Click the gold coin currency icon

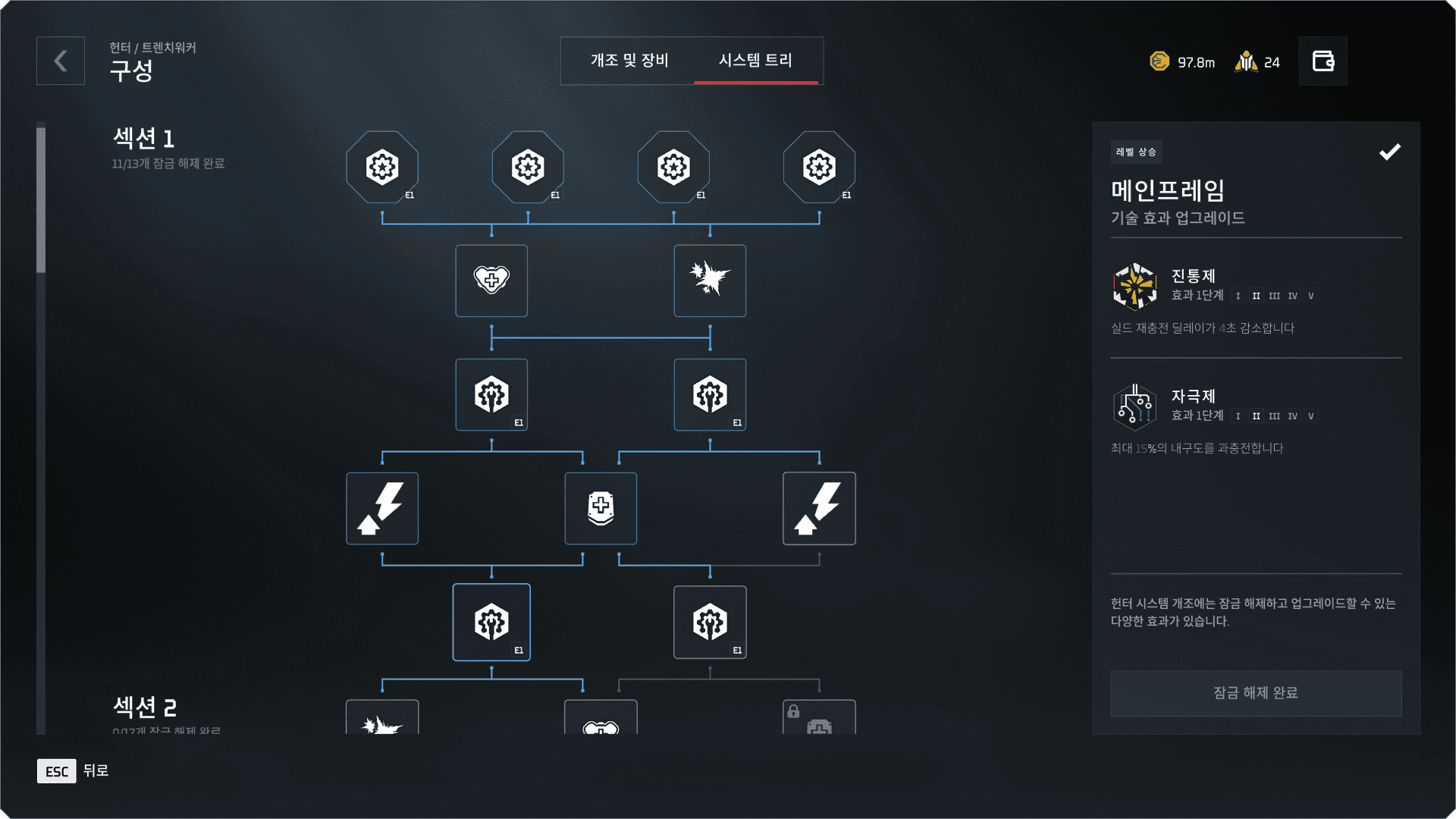click(1159, 61)
